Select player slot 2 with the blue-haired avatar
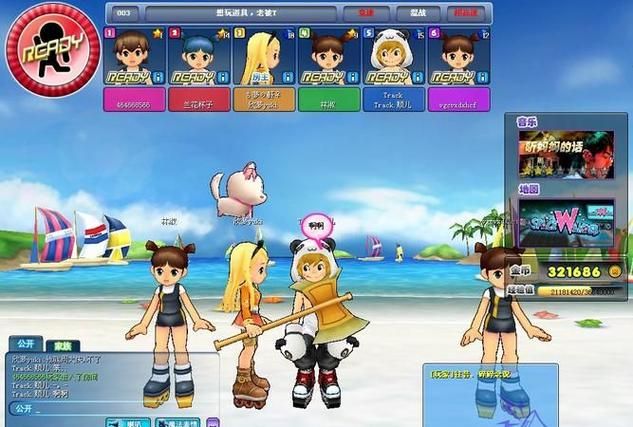633x427 pixels. pyautogui.click(x=199, y=62)
